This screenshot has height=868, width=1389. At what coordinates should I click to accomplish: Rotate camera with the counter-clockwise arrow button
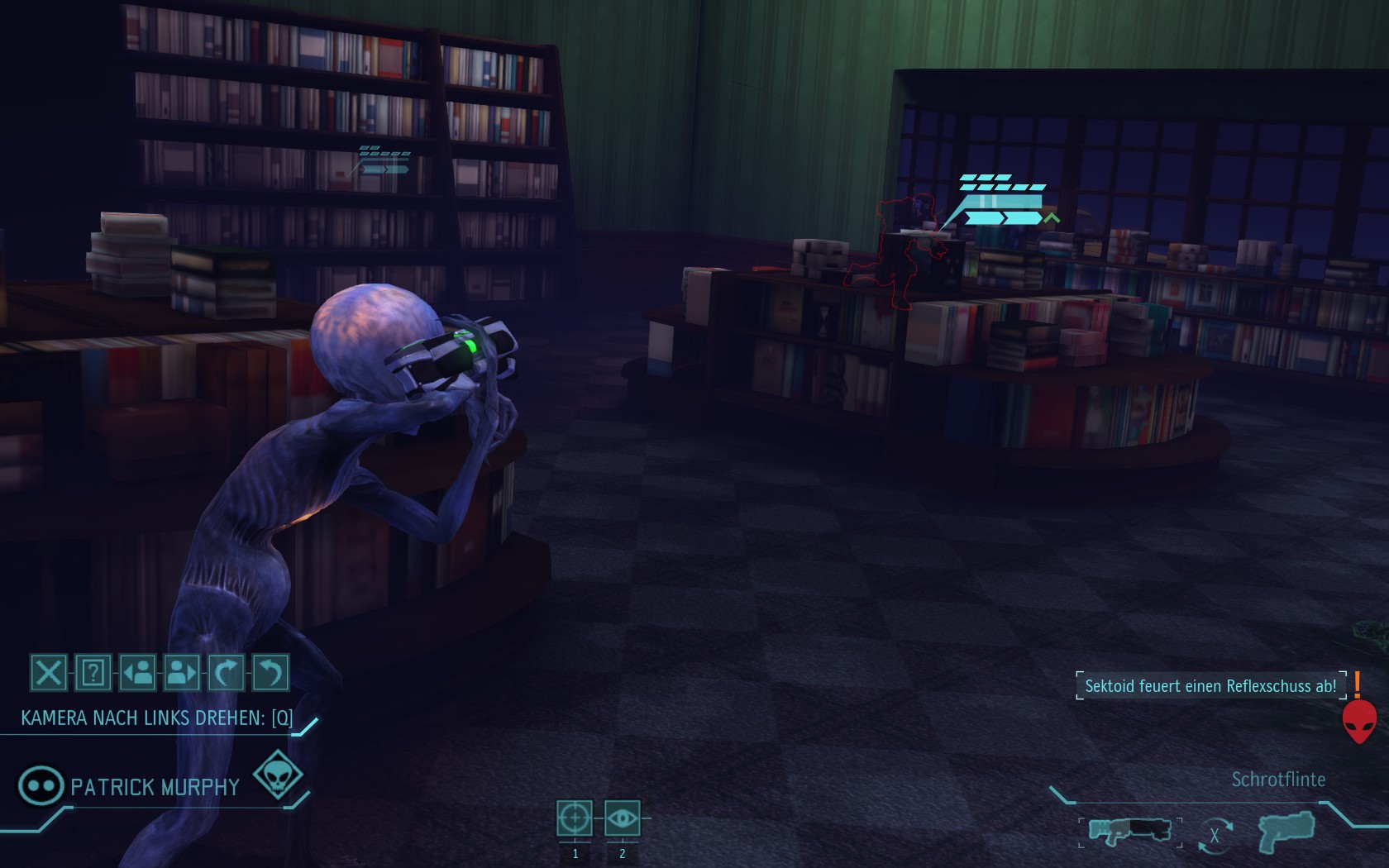coord(270,673)
